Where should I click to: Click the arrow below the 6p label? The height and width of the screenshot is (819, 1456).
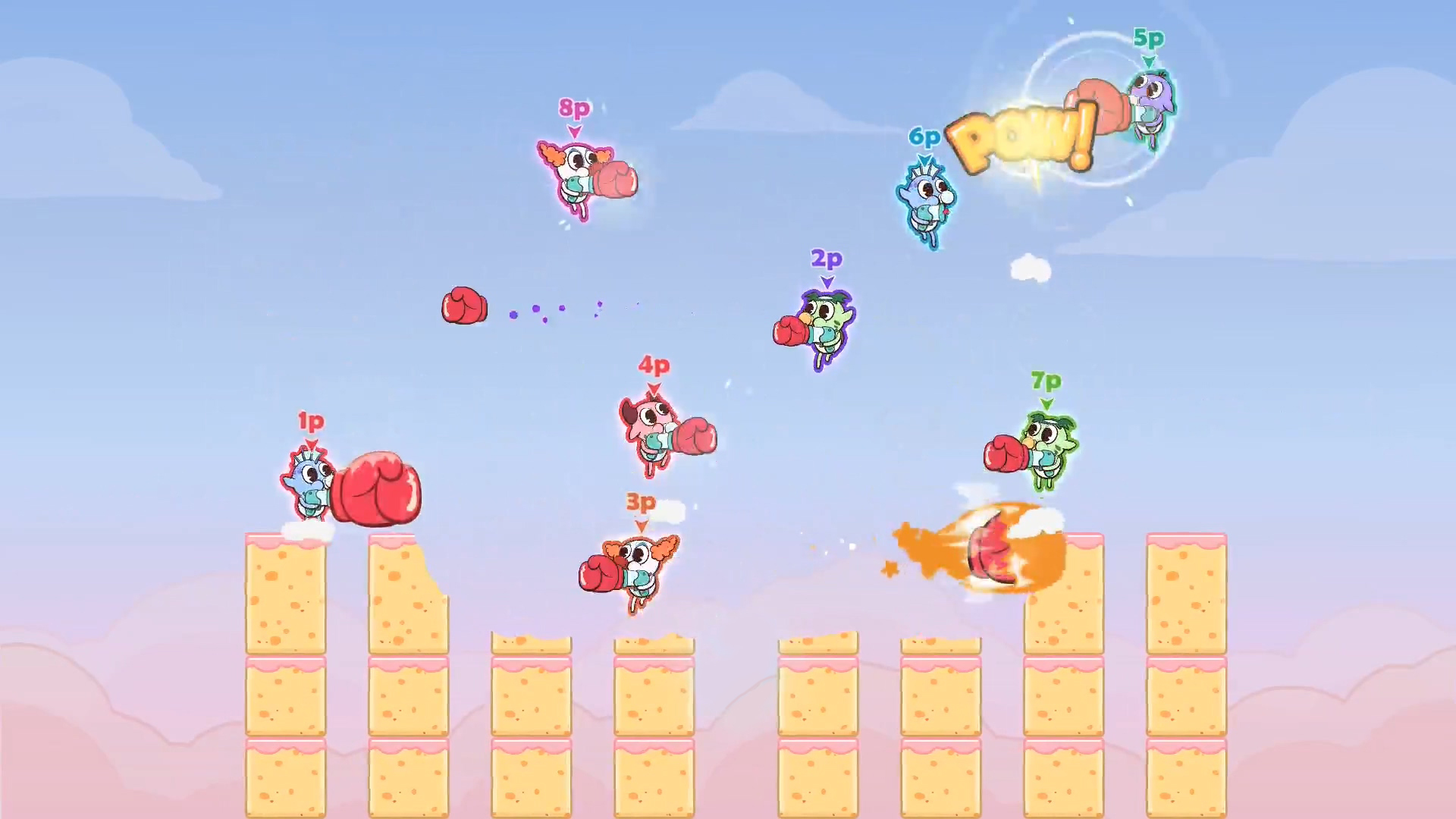pos(924,157)
